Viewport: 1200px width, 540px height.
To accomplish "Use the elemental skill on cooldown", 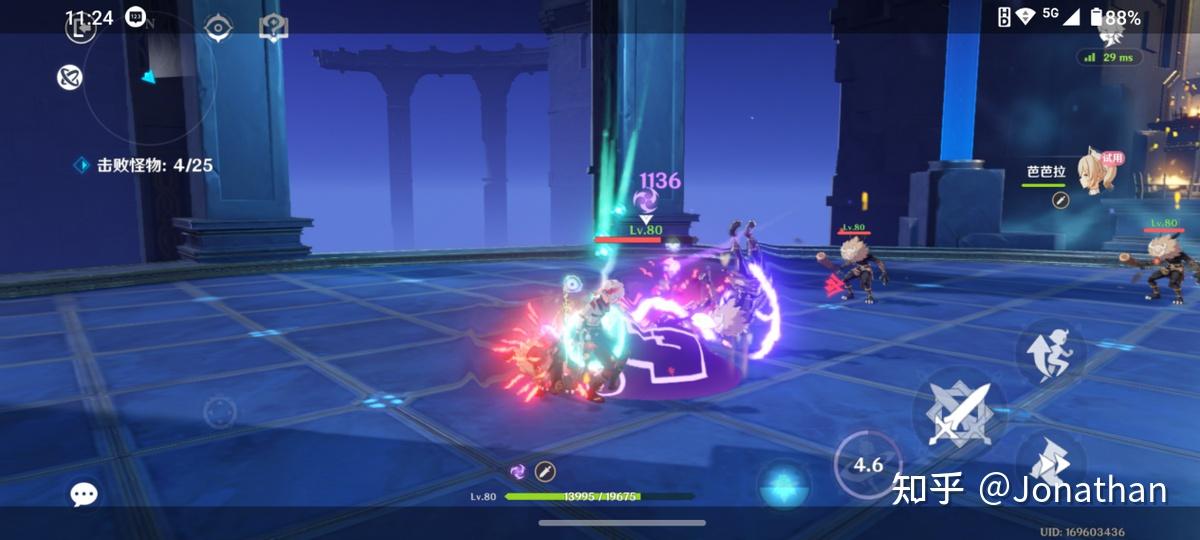I will (867, 464).
